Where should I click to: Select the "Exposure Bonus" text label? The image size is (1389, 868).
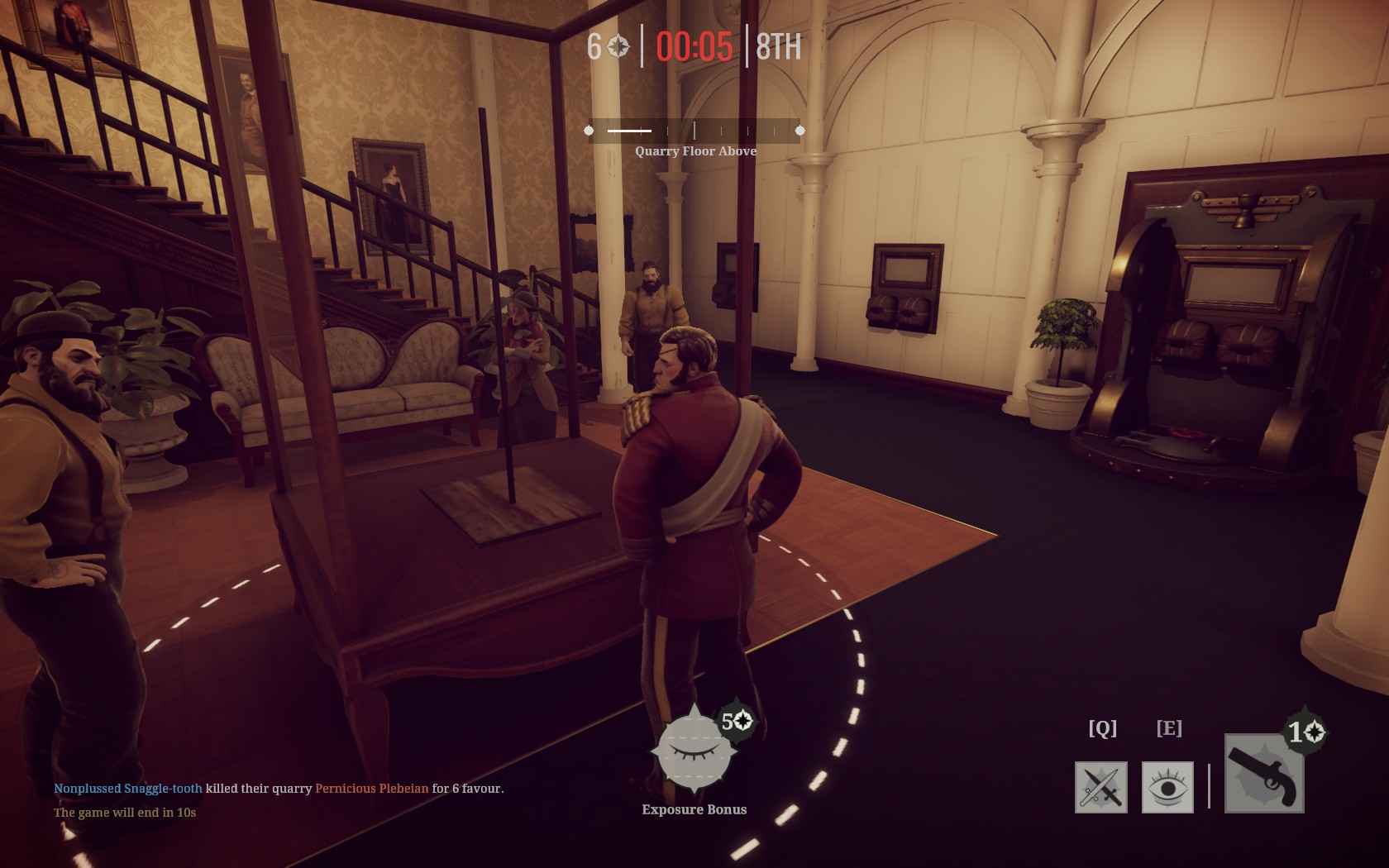click(693, 809)
